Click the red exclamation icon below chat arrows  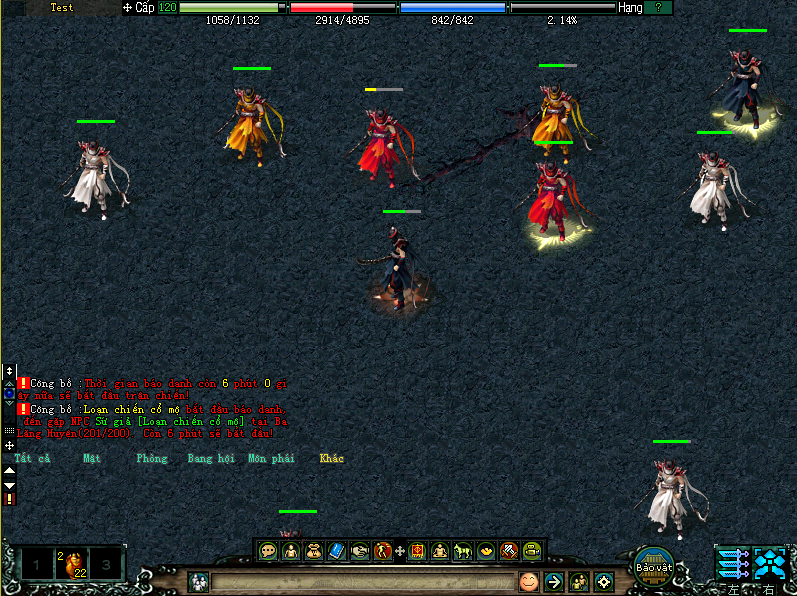click(x=9, y=499)
